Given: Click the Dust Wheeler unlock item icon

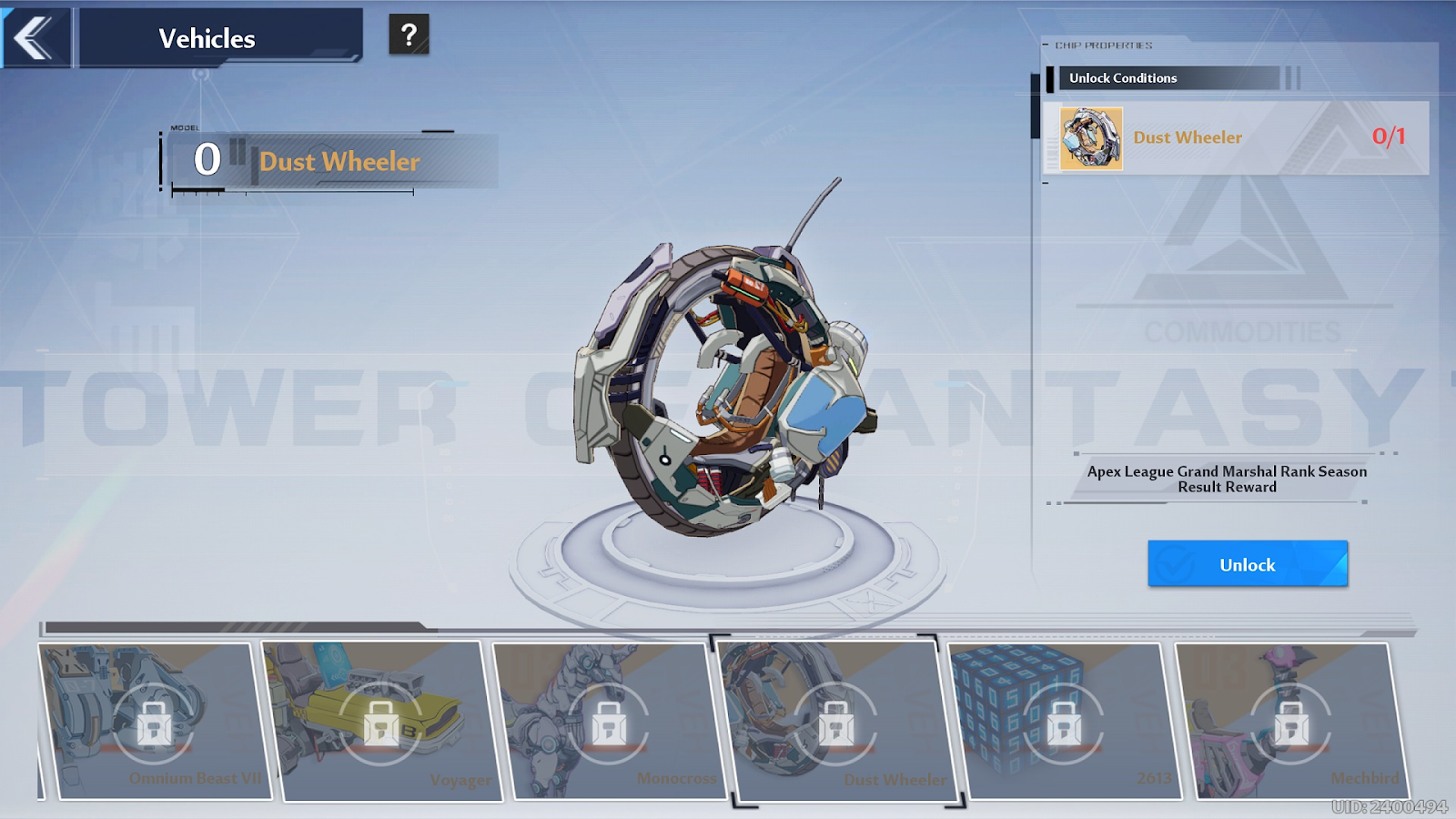Looking at the screenshot, I should click(x=1091, y=138).
